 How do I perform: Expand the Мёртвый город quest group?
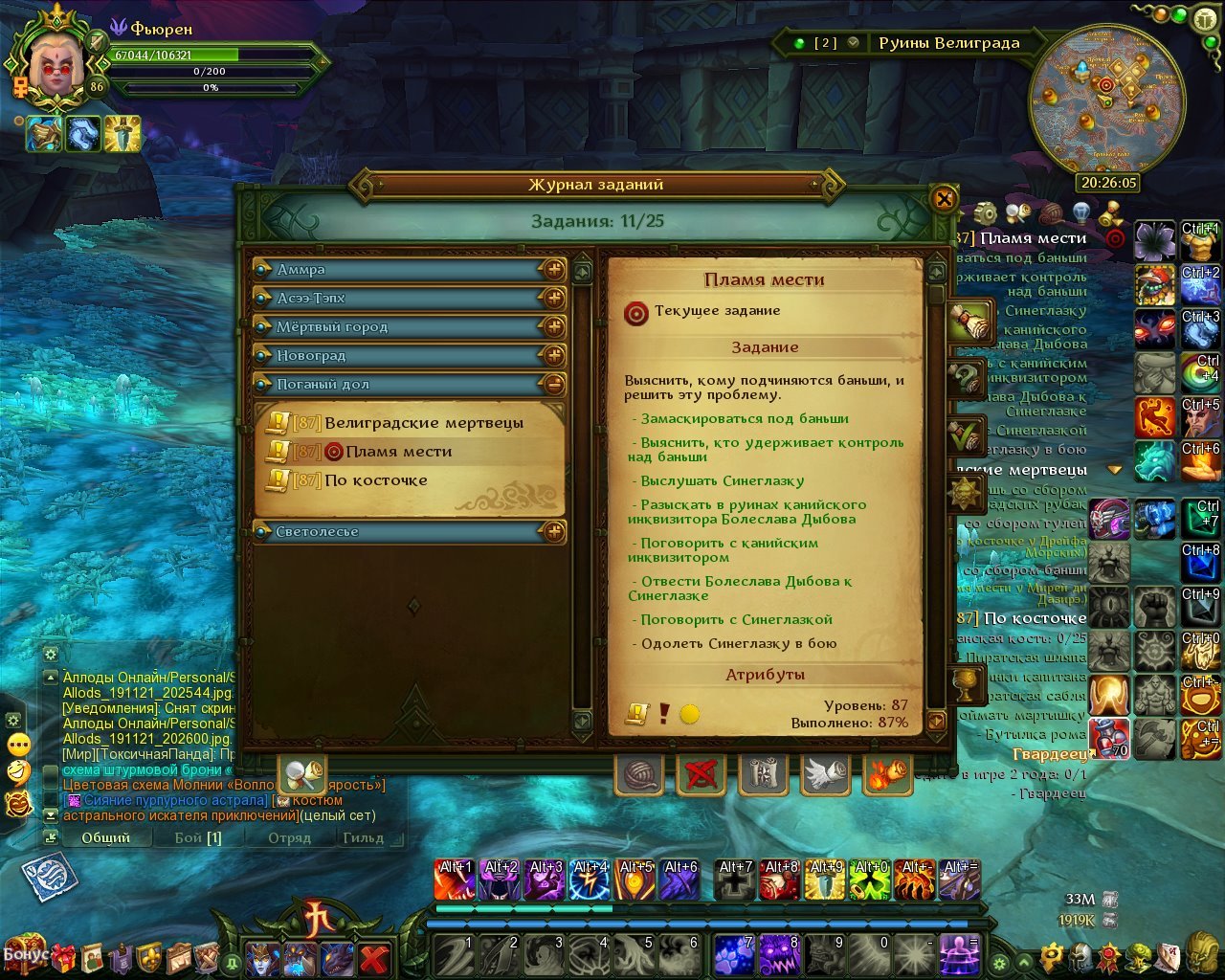[554, 327]
